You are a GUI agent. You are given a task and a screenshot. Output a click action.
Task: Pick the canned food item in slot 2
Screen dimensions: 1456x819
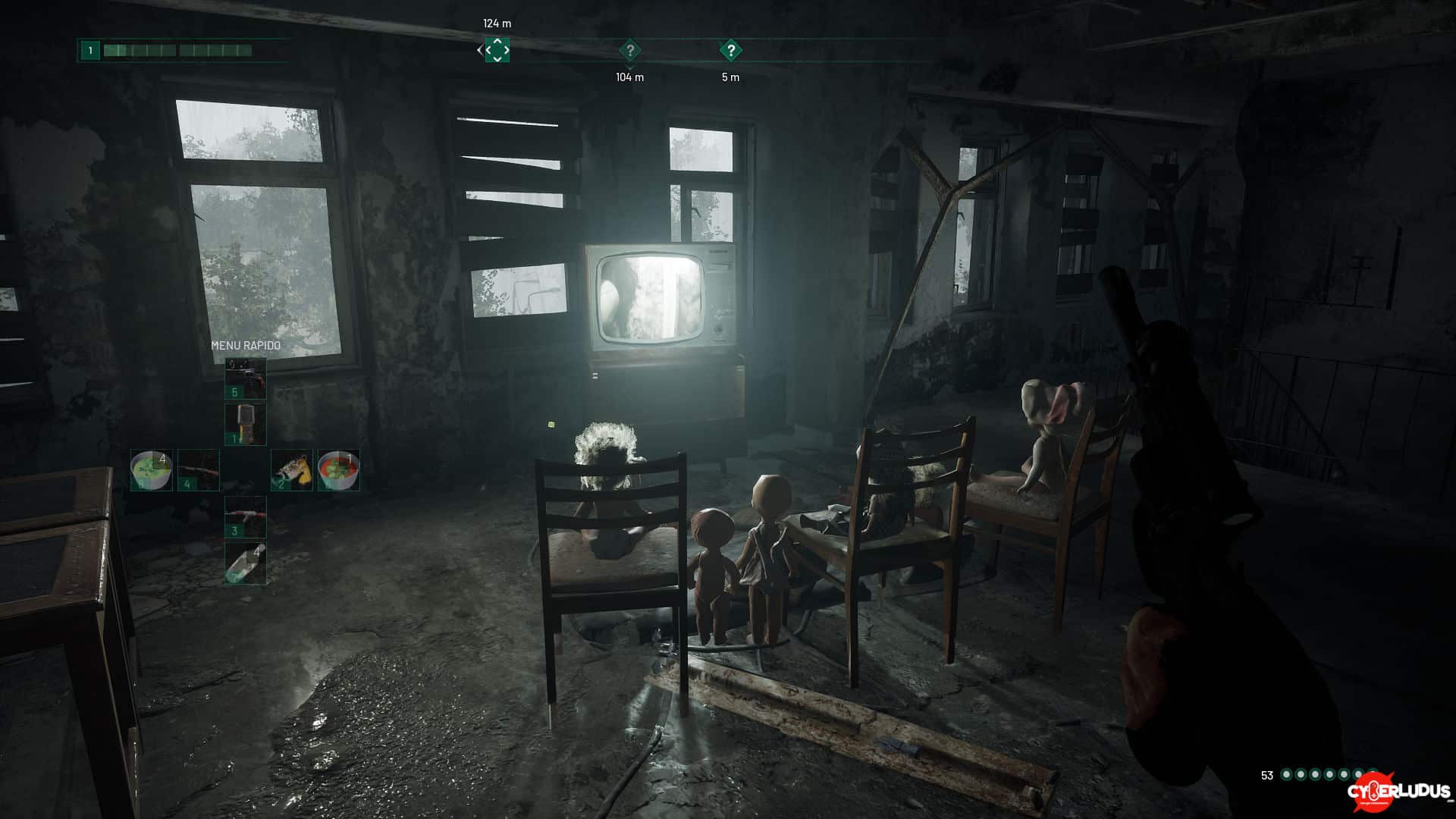tap(292, 470)
